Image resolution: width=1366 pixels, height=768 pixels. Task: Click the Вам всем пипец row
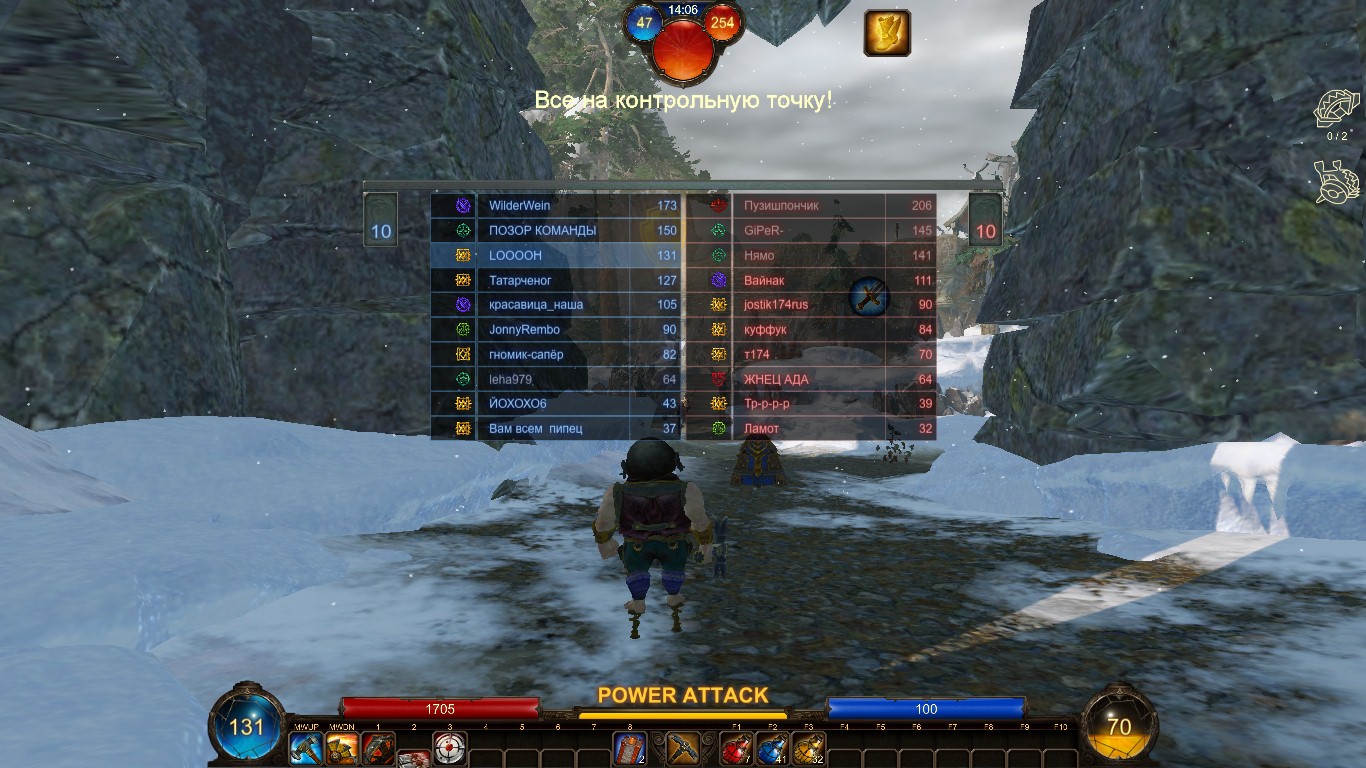[556, 429]
